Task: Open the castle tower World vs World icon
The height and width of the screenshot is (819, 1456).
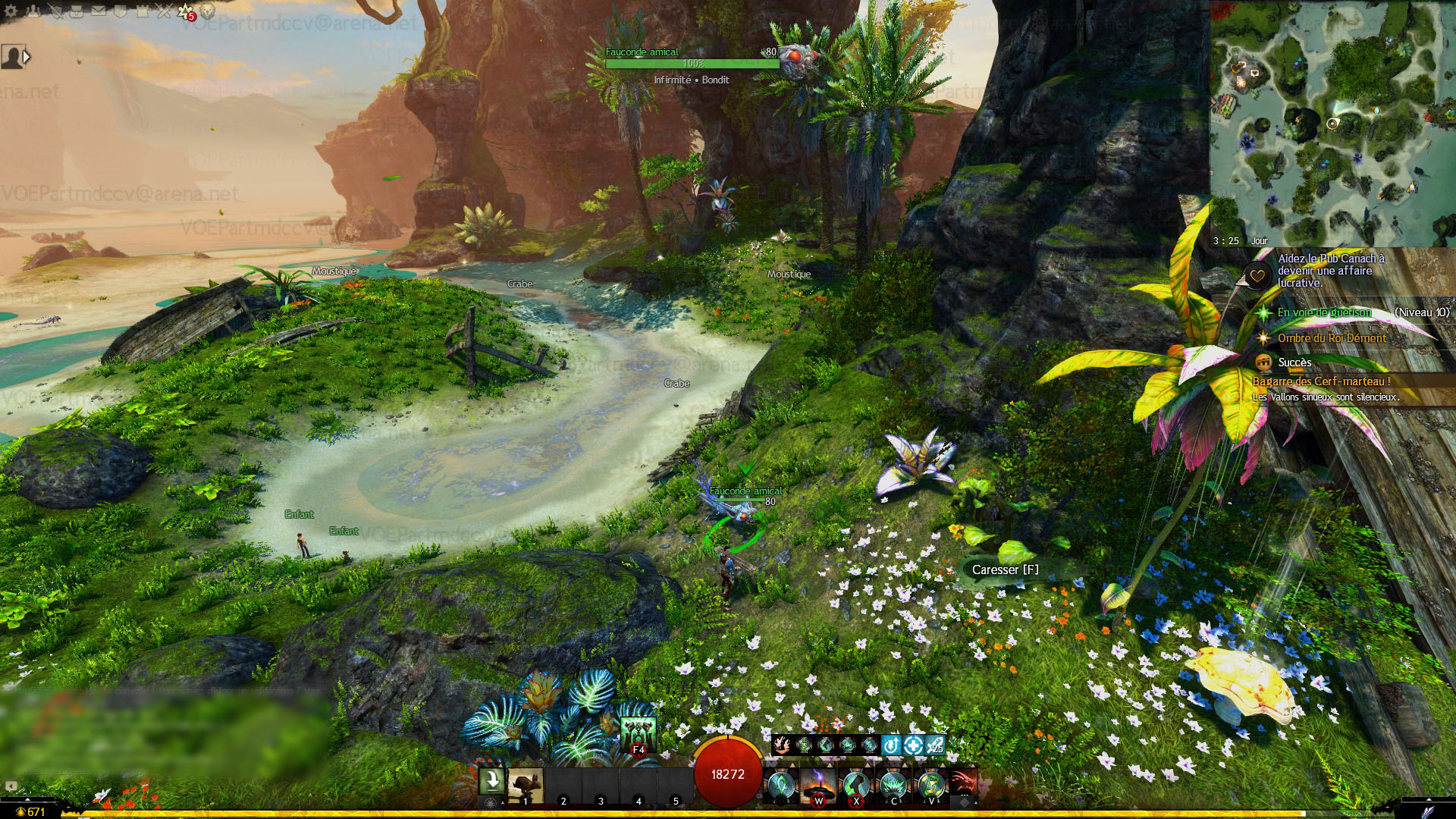Action: [142, 11]
